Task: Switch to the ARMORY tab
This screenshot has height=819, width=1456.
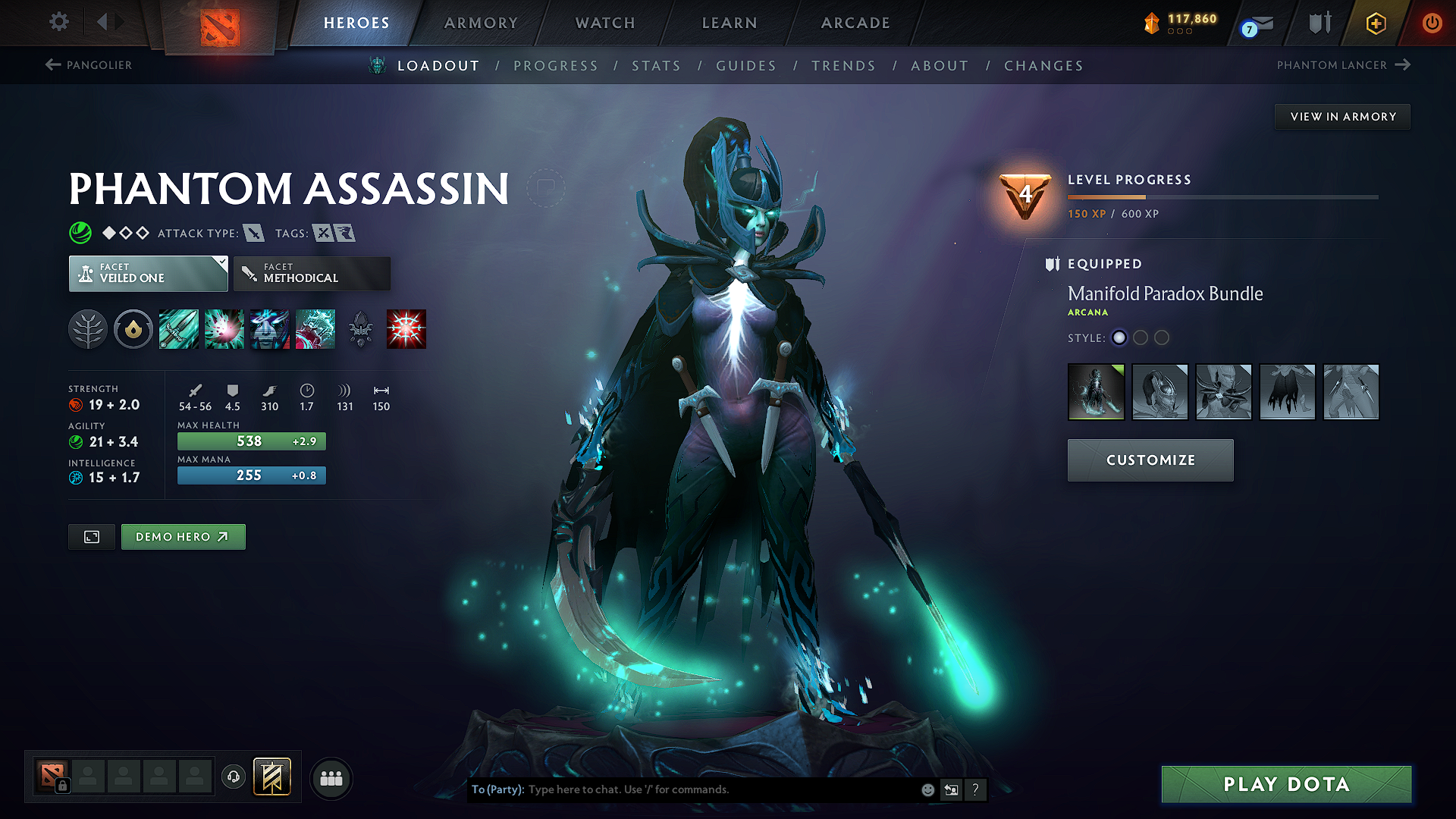Action: point(481,23)
